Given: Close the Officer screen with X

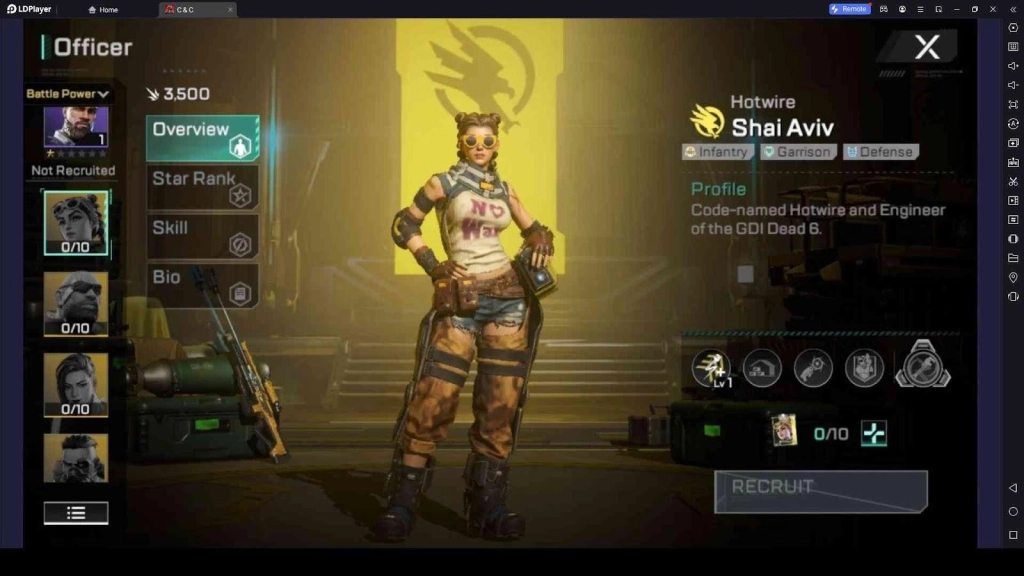Looking at the screenshot, I should point(927,46).
